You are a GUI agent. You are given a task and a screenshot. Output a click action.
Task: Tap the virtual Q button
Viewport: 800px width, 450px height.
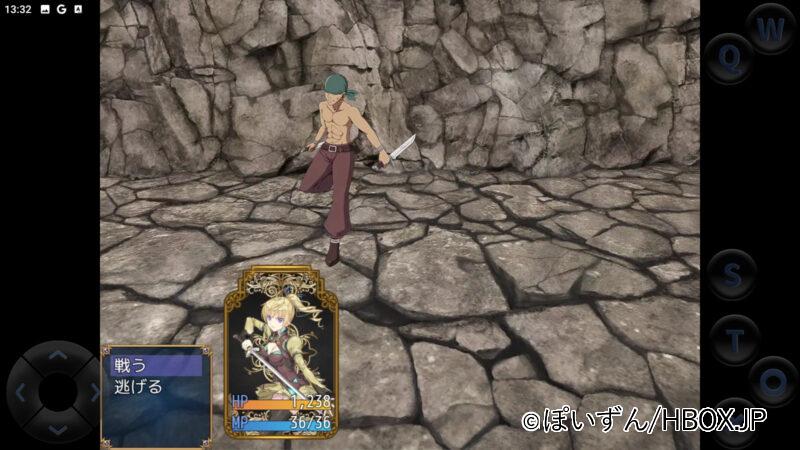pos(729,58)
